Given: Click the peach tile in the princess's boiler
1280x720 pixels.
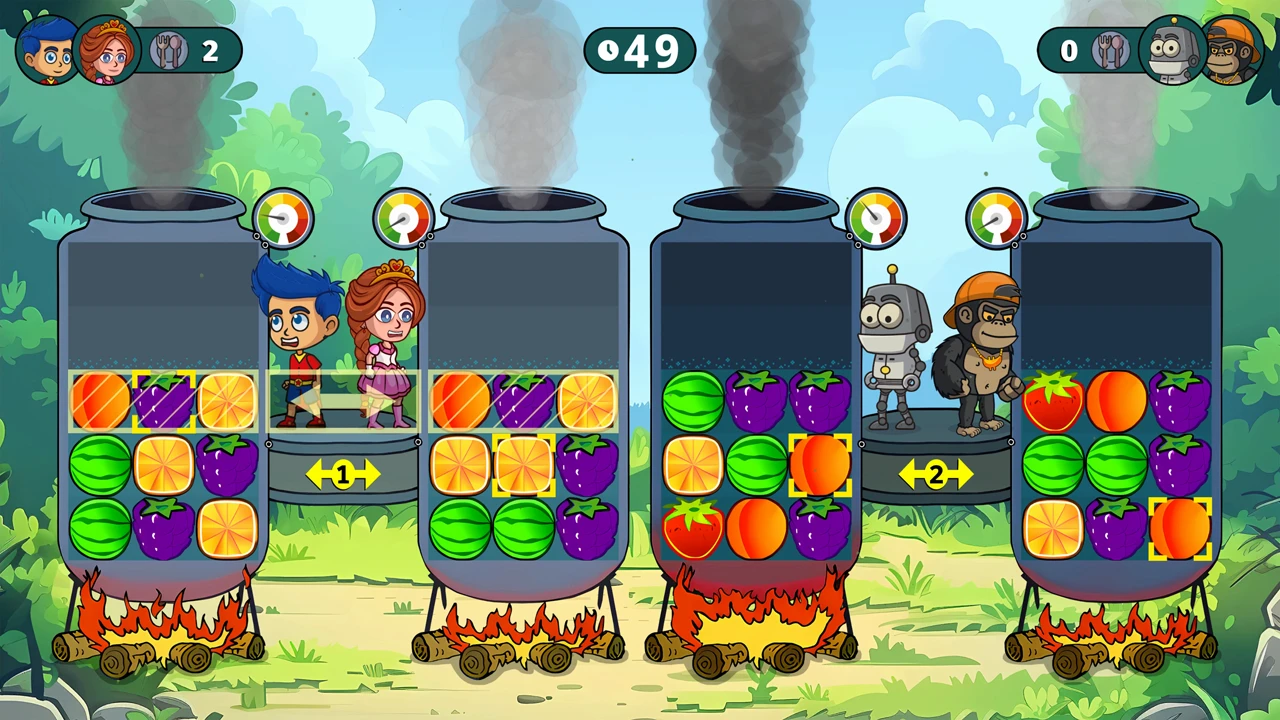Looking at the screenshot, I should (460, 401).
